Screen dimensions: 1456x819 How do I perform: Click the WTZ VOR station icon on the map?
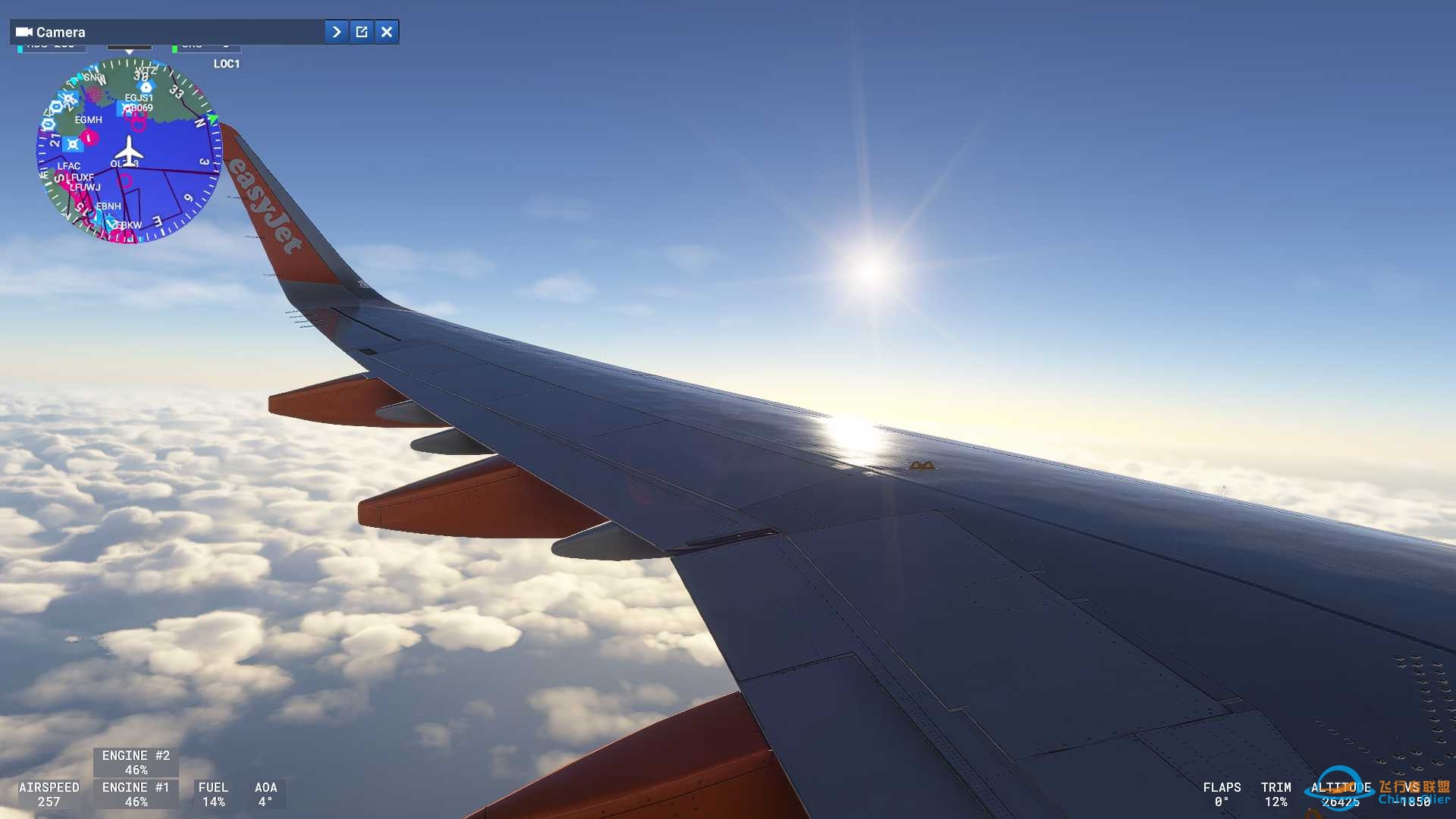tap(146, 87)
